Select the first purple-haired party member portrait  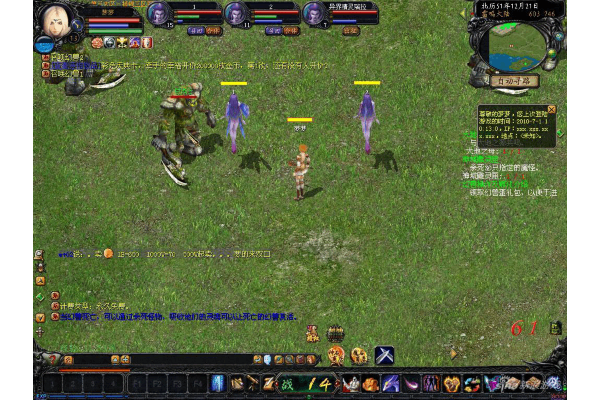158,14
